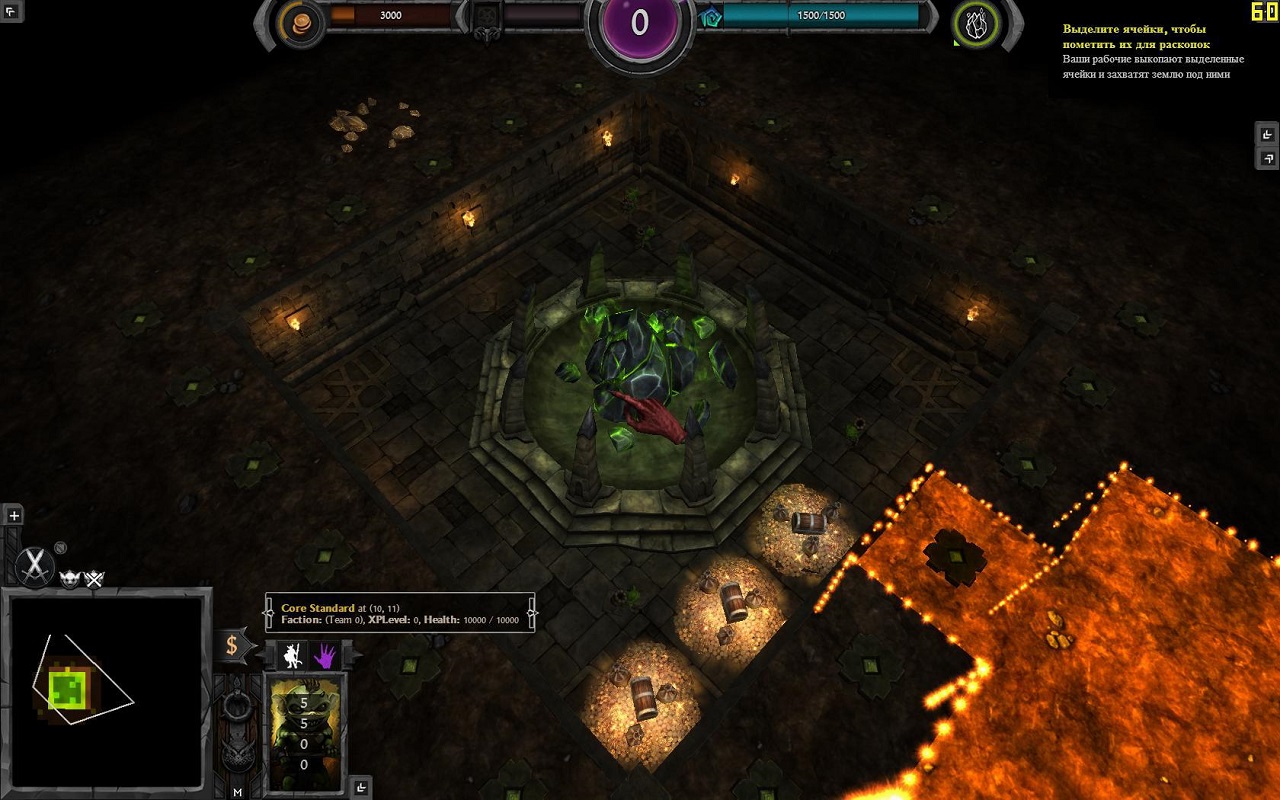This screenshot has height=800, width=1280.
Task: Click the collapse arrow beside the imp card
Action: [361, 788]
